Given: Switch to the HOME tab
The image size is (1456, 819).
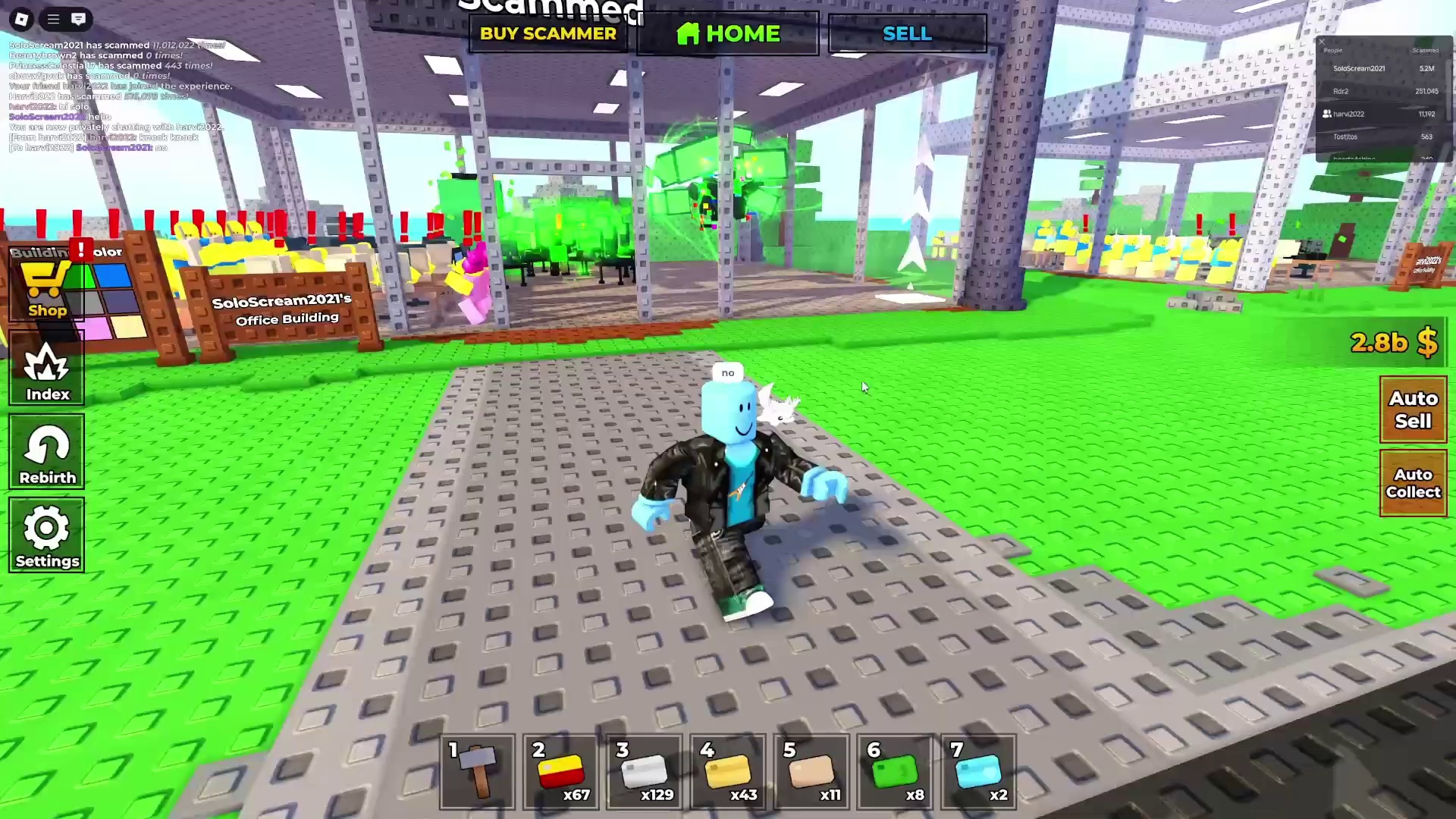Looking at the screenshot, I should [x=727, y=33].
